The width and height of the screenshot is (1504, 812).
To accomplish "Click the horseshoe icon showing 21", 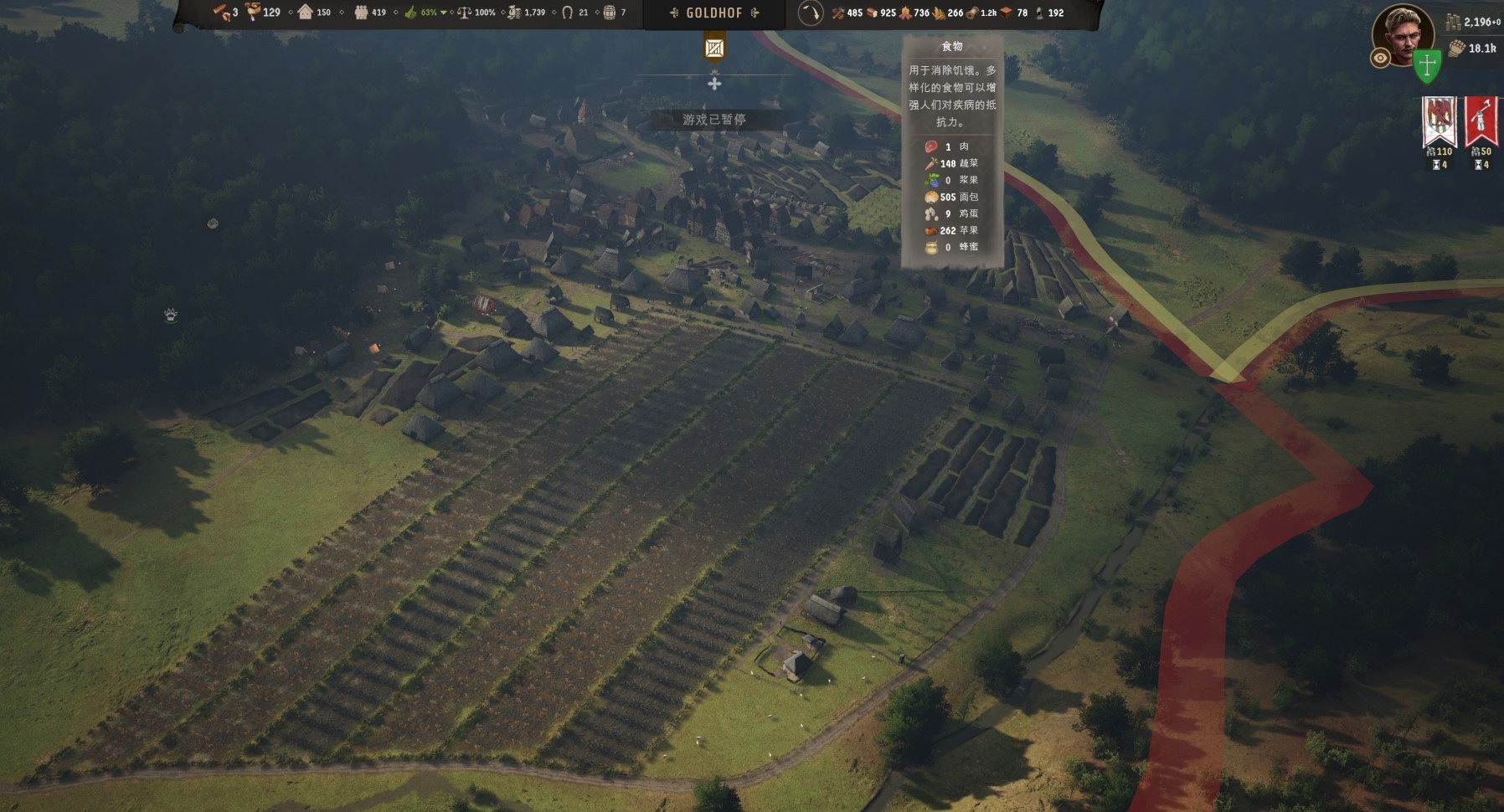I will point(567,13).
